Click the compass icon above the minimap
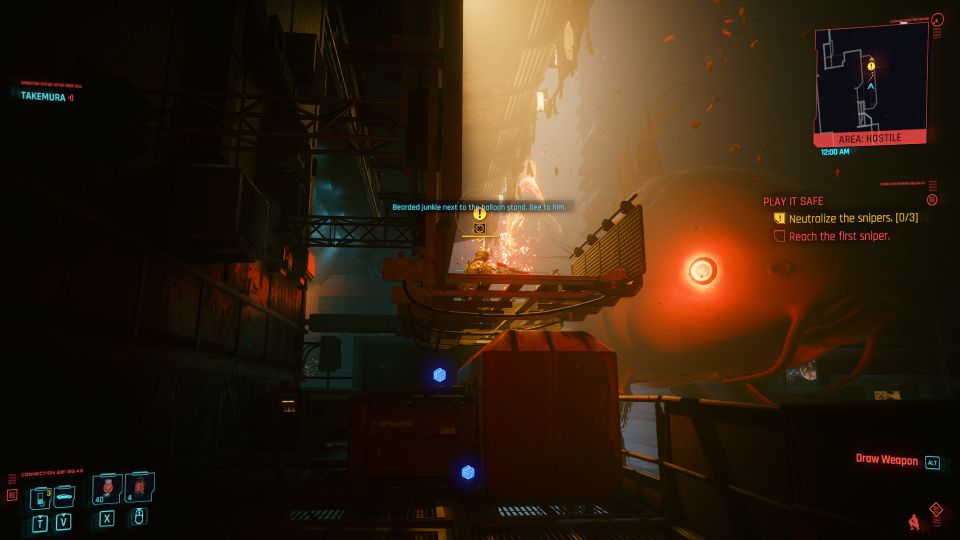Image resolution: width=960 pixels, height=540 pixels. (937, 18)
